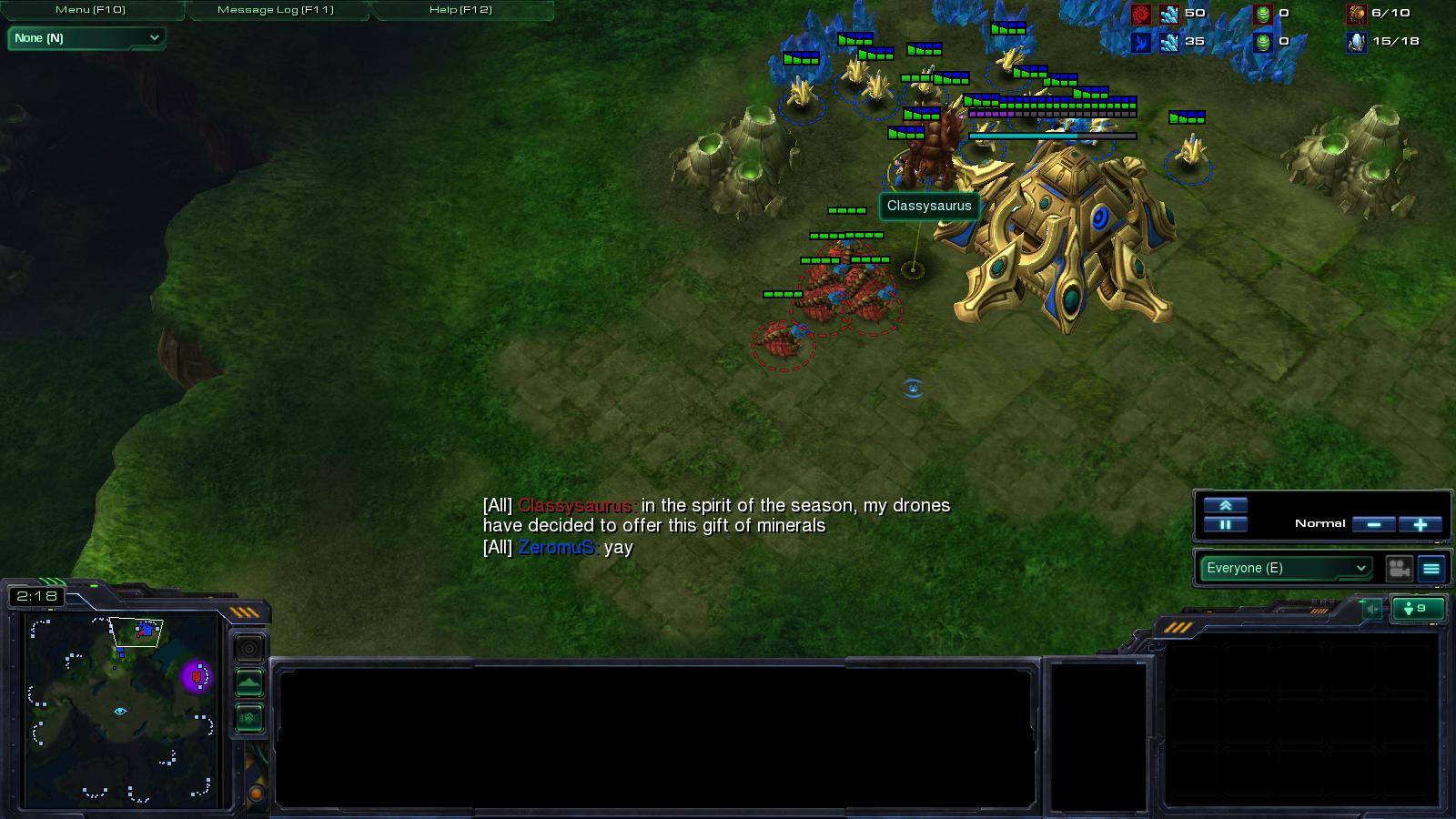
Task: Increase replay speed with plus button
Action: pyautogui.click(x=1420, y=524)
